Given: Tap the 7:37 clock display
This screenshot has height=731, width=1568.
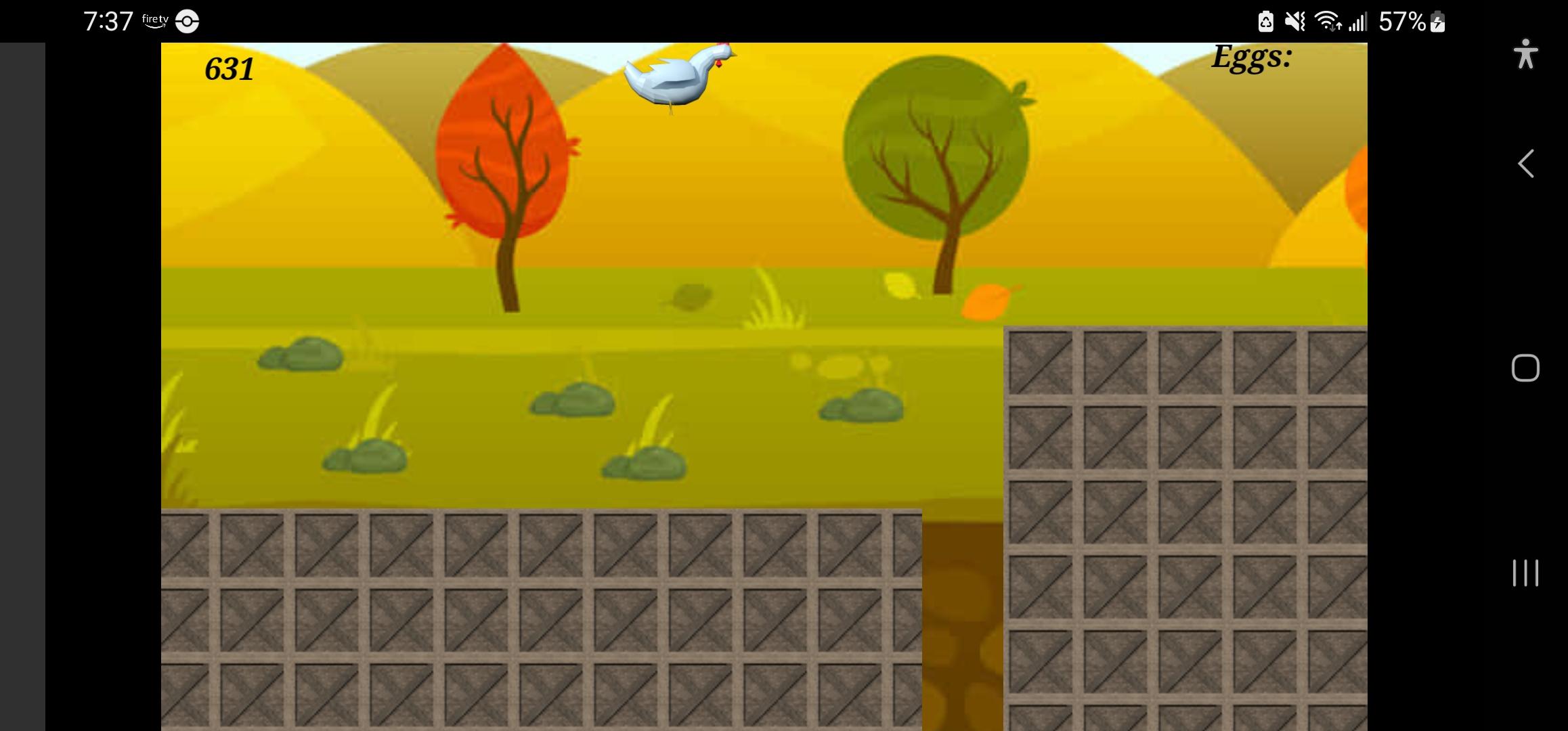Looking at the screenshot, I should click(x=108, y=20).
